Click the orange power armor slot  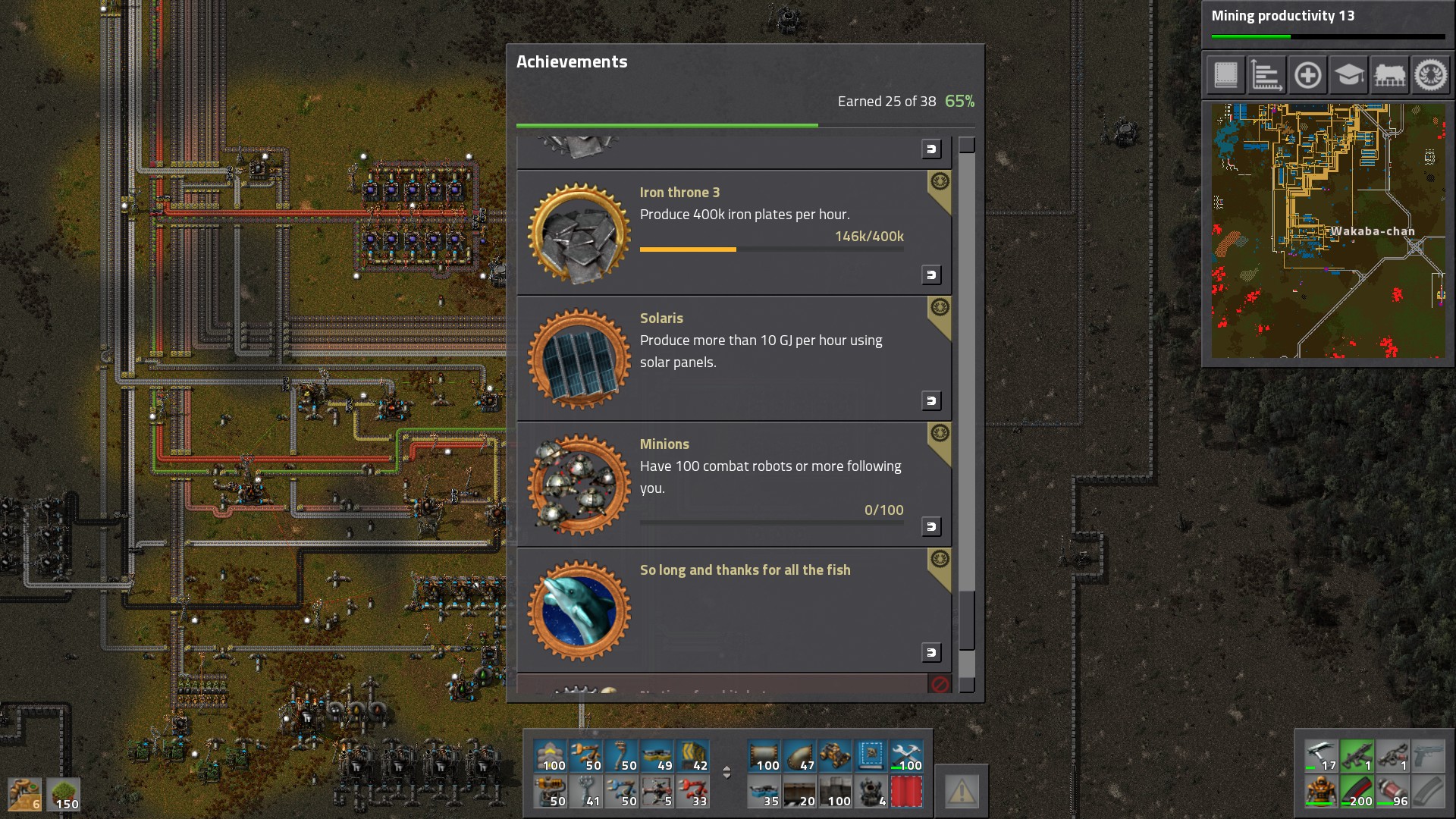(x=1321, y=792)
